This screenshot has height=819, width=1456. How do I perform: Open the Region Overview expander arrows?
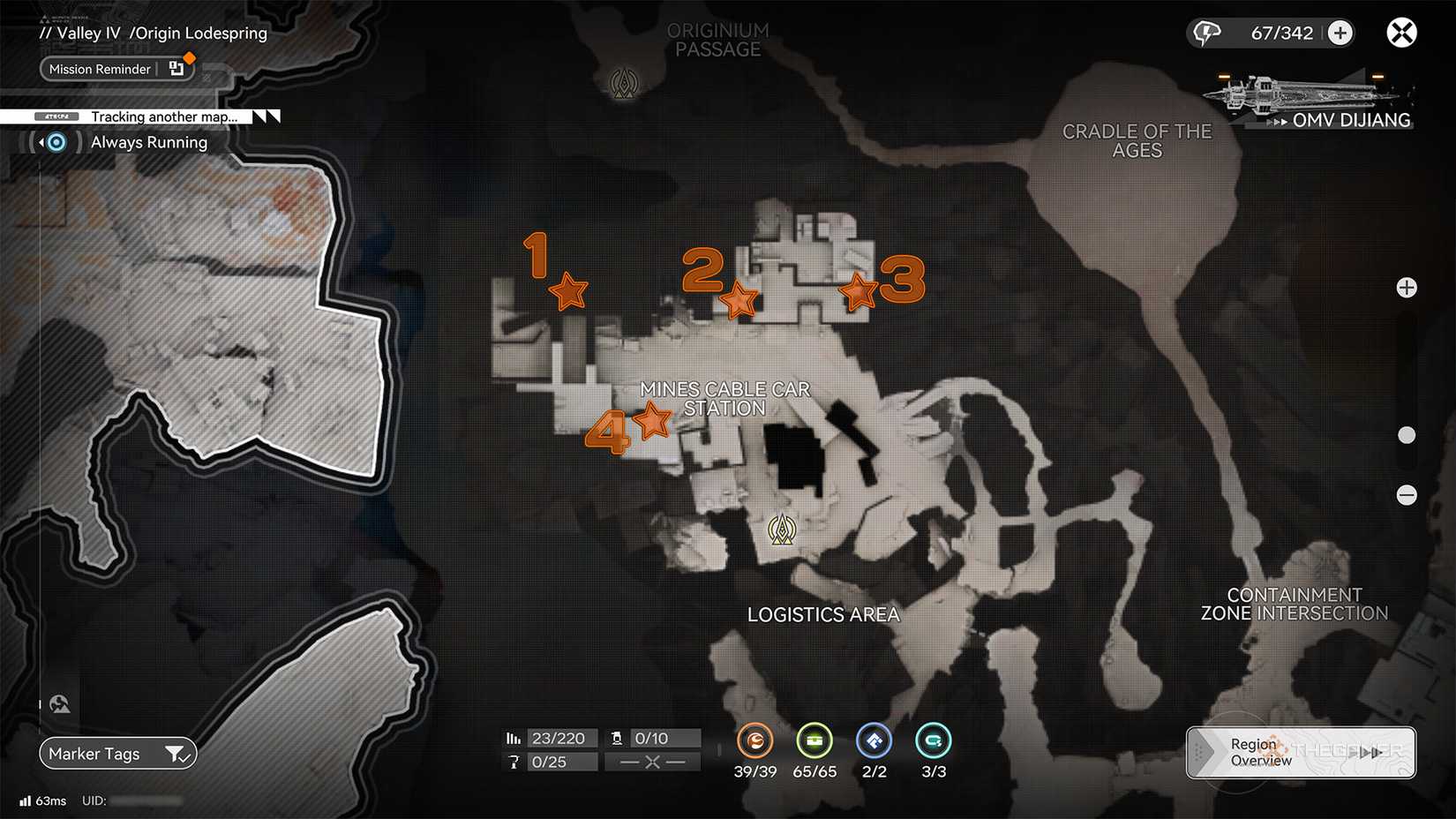click(x=1369, y=753)
